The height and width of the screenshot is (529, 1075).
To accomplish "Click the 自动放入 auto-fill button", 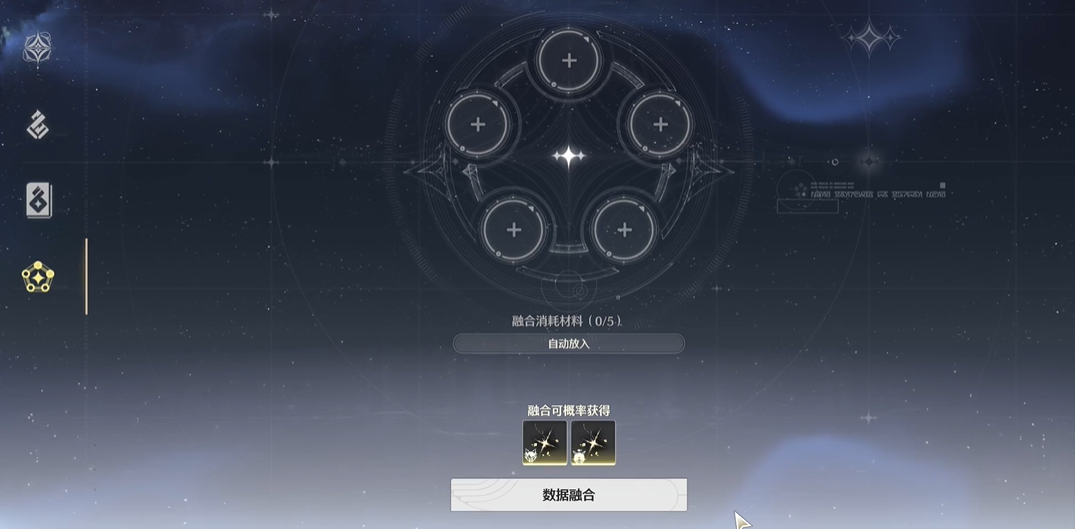I will (568, 344).
